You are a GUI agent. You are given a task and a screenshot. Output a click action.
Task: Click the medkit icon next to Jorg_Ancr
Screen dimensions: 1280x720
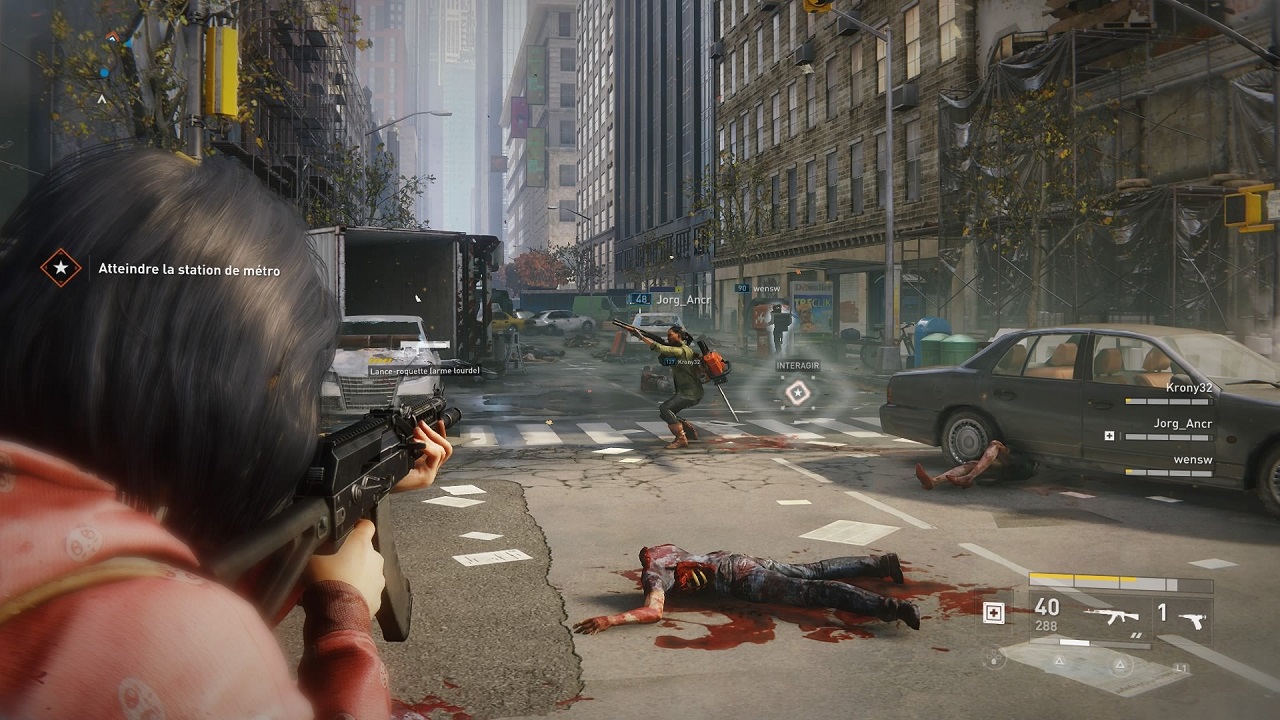[1109, 437]
